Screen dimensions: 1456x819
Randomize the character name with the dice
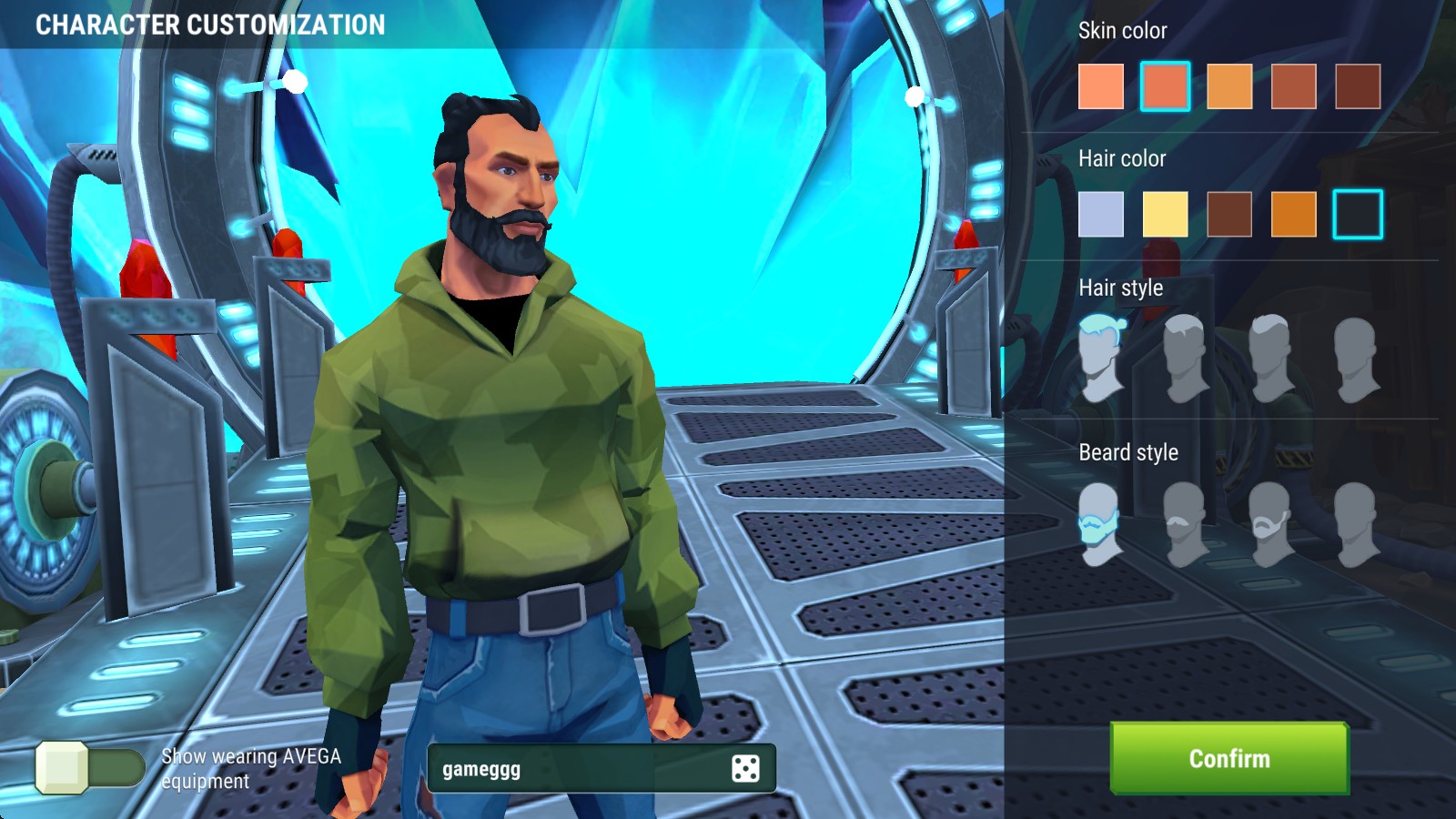[x=745, y=769]
